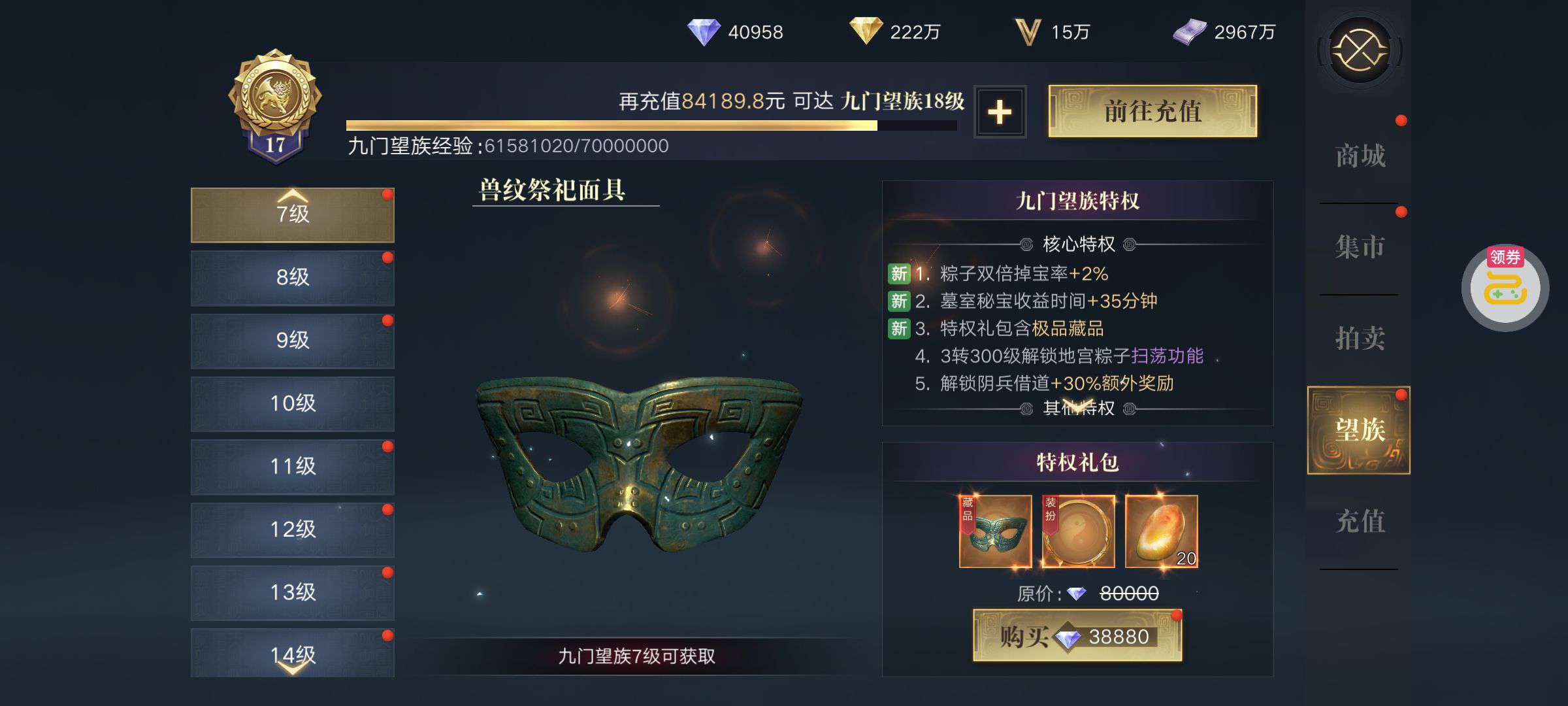View the 11级 privilege level
1568x706 pixels.
tap(293, 467)
